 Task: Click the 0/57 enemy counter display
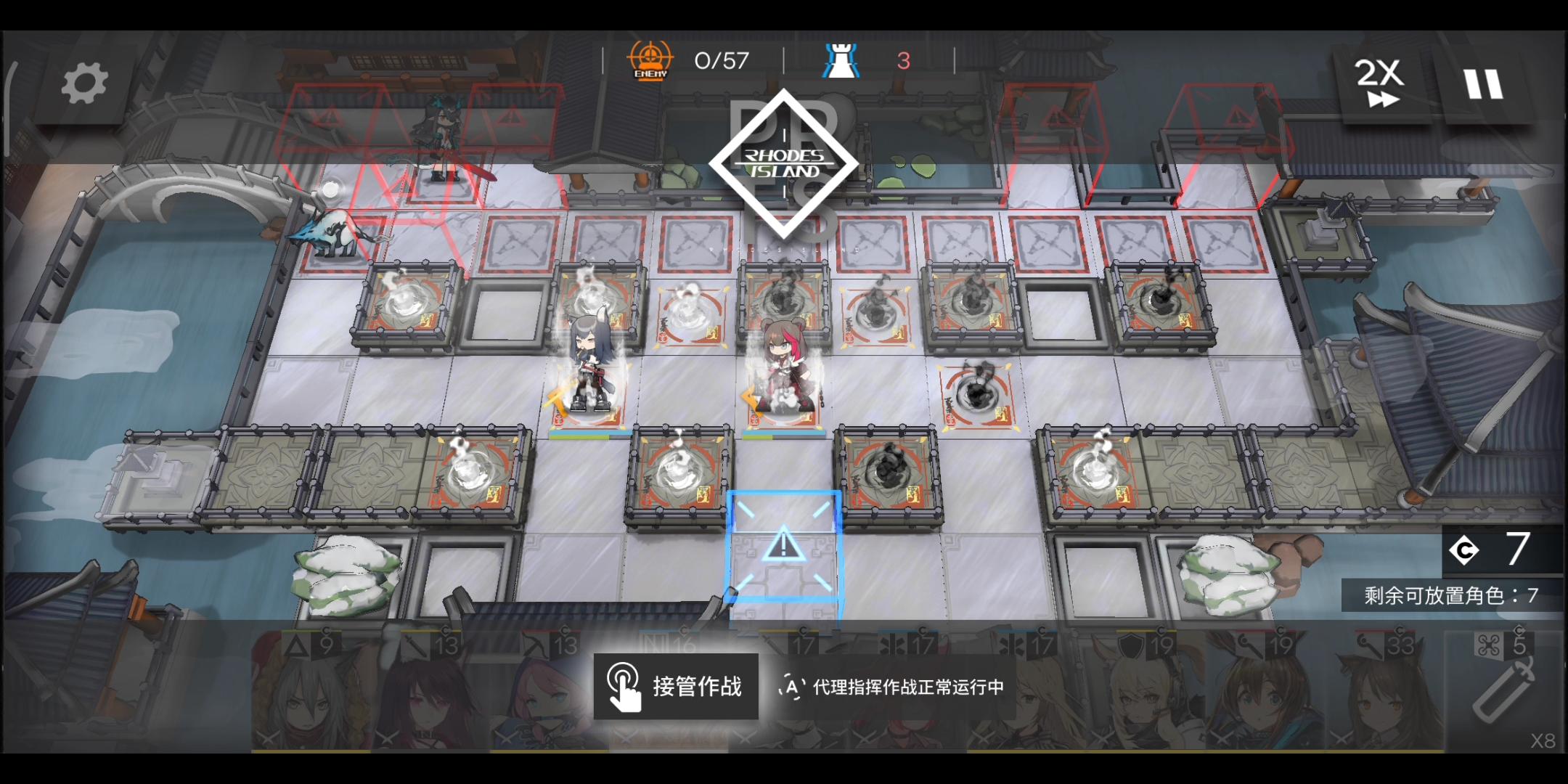(721, 60)
